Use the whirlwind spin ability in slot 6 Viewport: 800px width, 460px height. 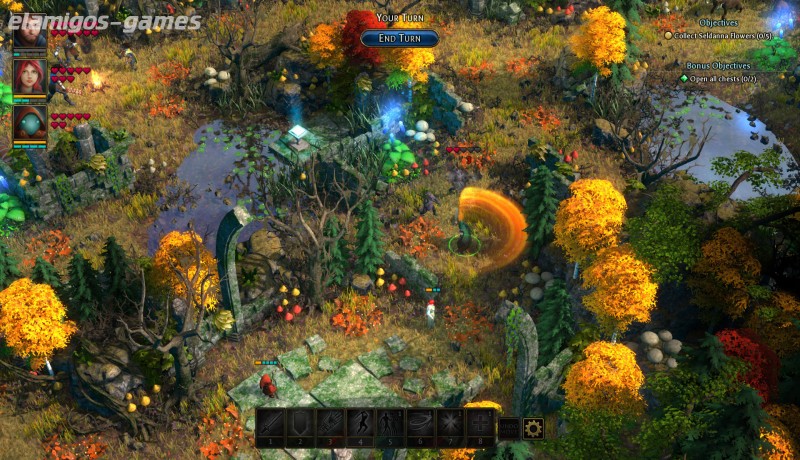[421, 424]
